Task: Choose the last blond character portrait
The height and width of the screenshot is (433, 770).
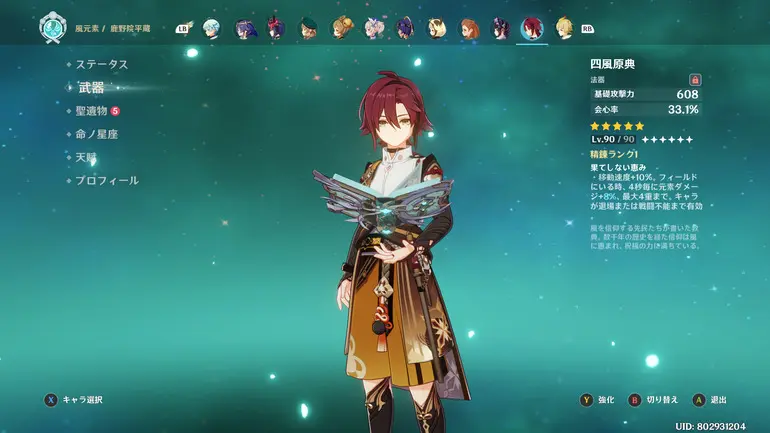Action: click(564, 28)
